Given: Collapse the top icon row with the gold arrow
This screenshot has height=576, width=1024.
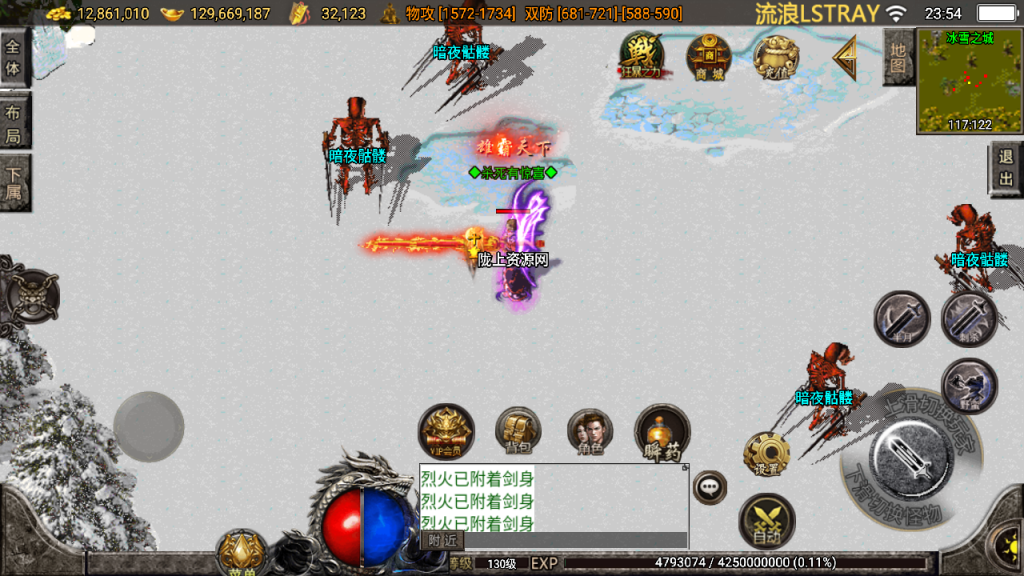Looking at the screenshot, I should coord(846,58).
